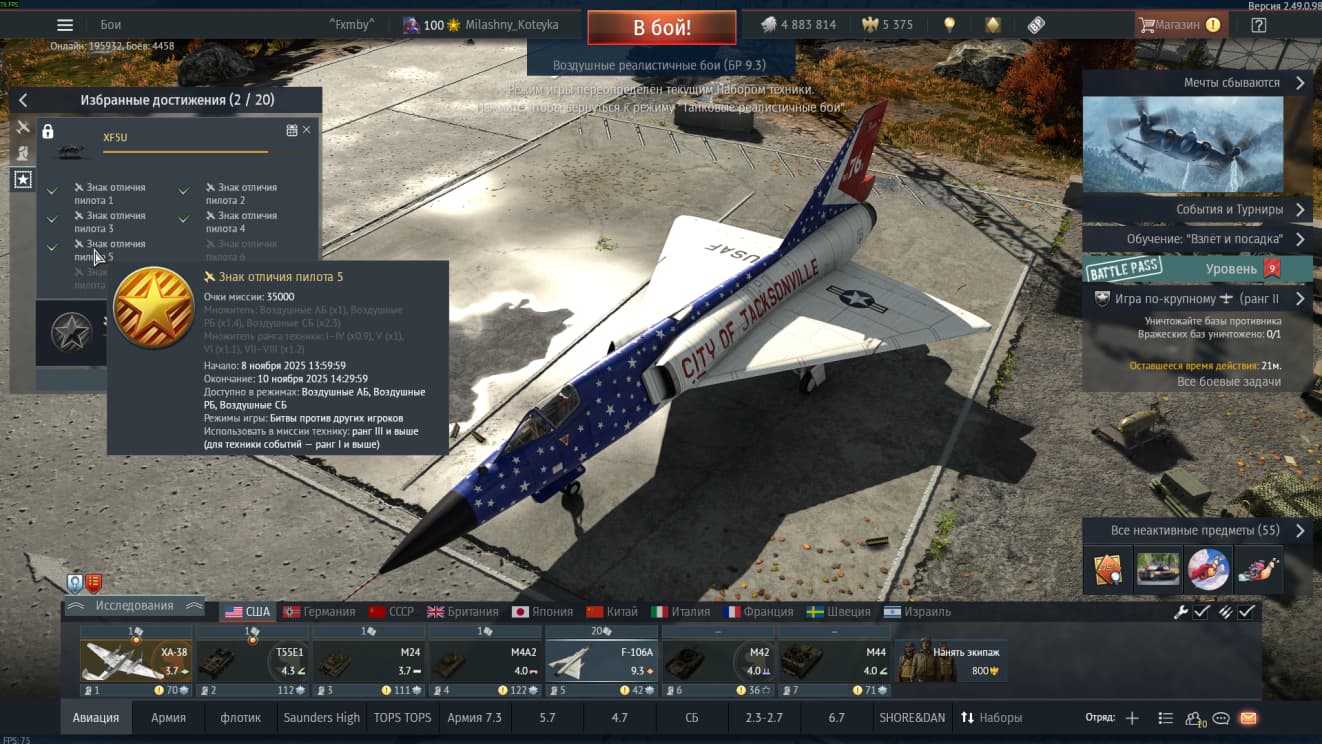
Task: Start battle with the В бой! button
Action: pyautogui.click(x=661, y=27)
